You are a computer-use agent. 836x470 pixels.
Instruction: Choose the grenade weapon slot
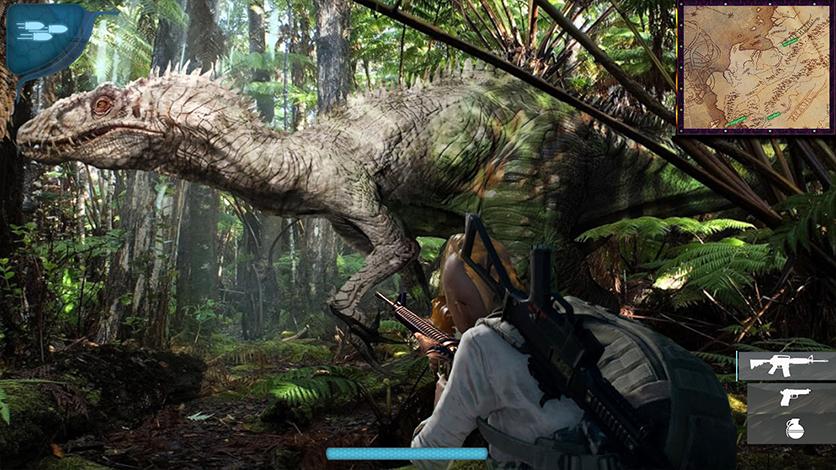[792, 428]
